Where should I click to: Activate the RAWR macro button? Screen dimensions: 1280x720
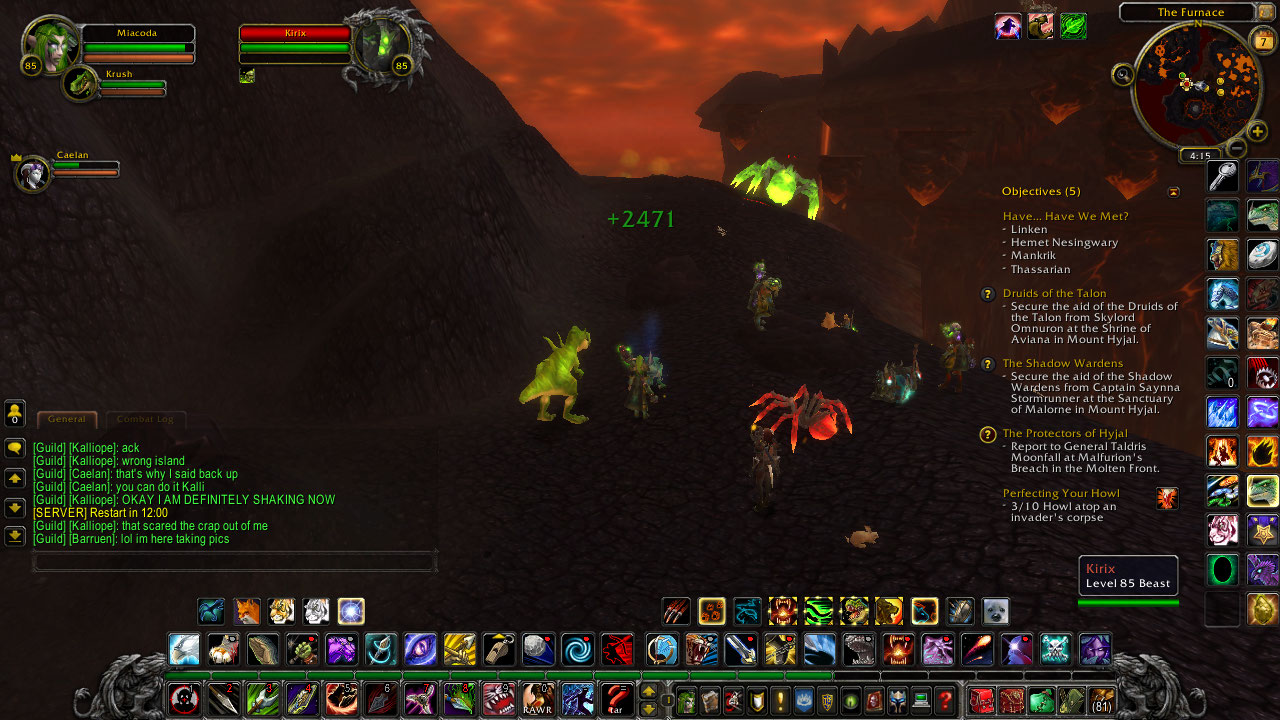[x=537, y=698]
